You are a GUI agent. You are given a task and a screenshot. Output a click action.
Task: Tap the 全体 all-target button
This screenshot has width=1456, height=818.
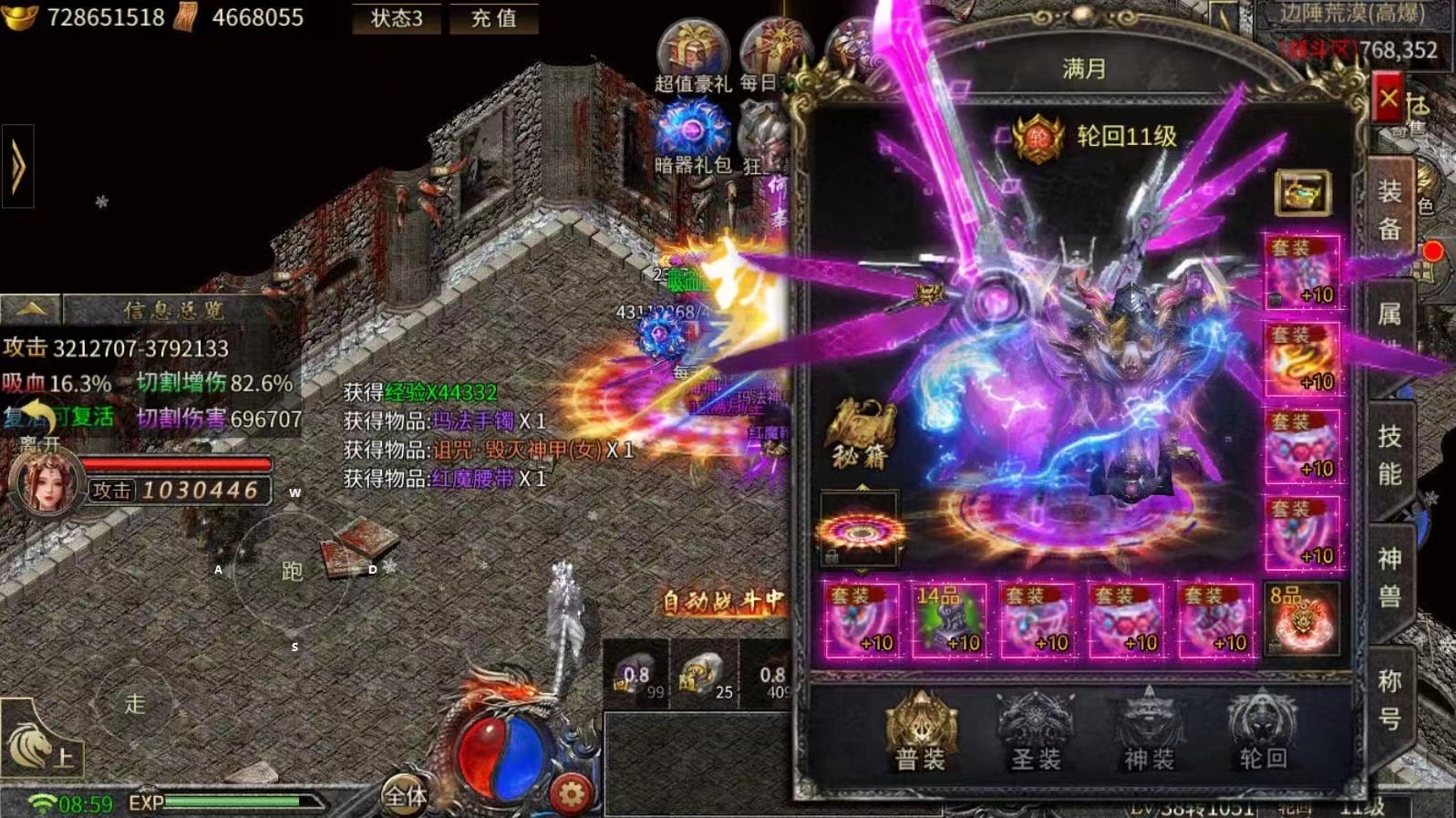pos(406,796)
